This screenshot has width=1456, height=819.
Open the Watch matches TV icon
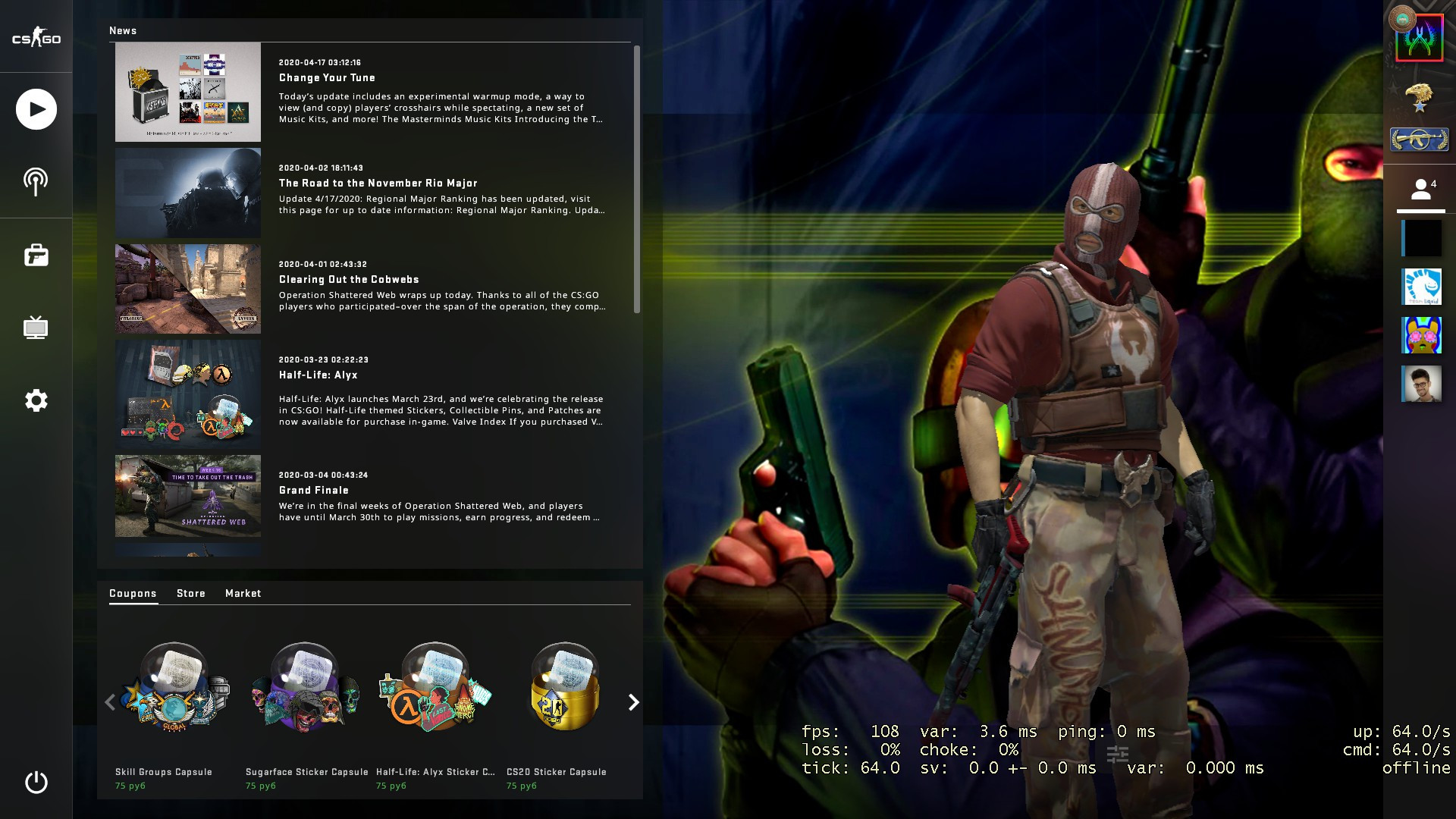click(35, 328)
